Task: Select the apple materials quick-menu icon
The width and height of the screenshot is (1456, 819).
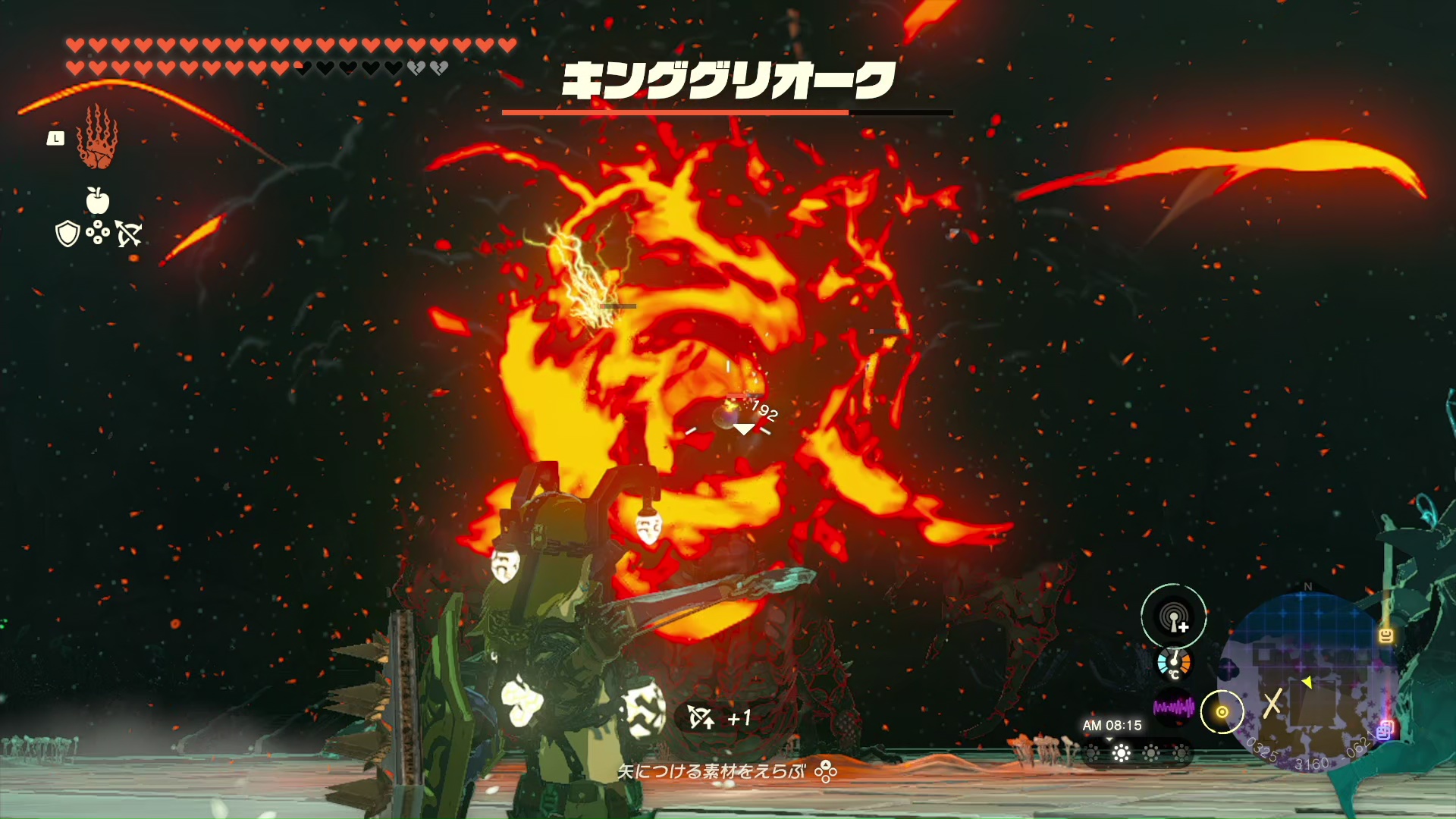Action: point(97,200)
